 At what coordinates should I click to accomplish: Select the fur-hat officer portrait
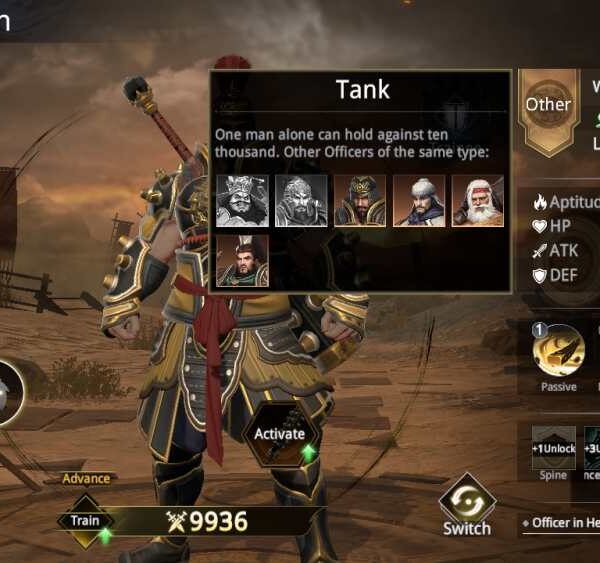tap(419, 201)
